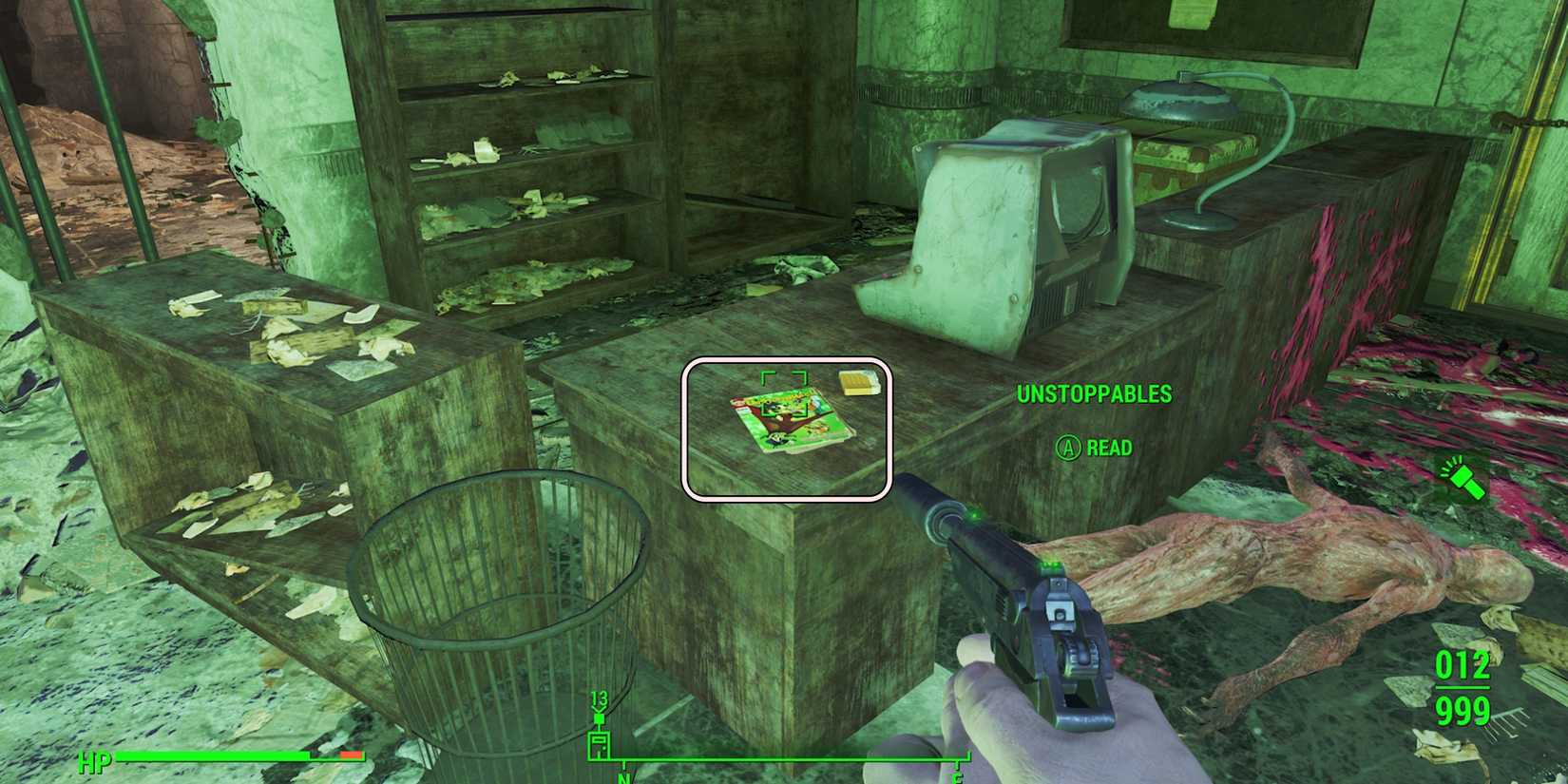Click the N marker on the compass
The width and height of the screenshot is (1568, 784).
coord(622,777)
